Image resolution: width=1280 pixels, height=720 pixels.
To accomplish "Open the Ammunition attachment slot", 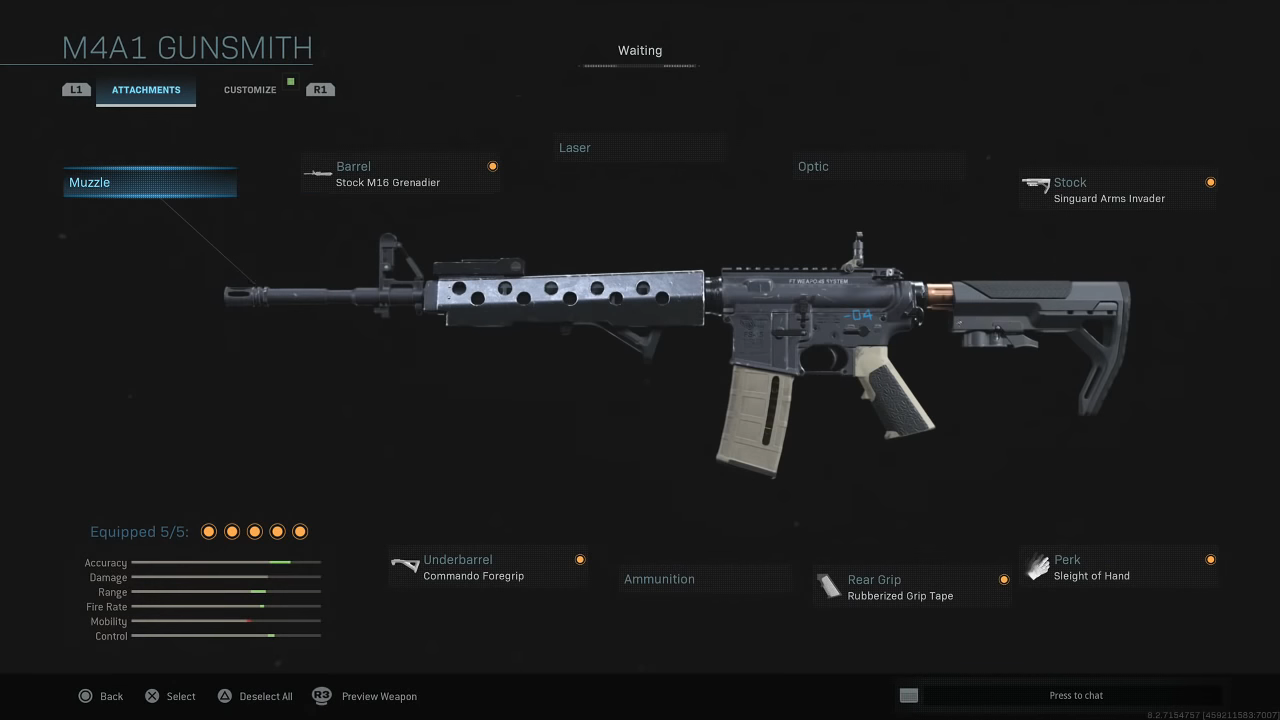I will click(704, 579).
